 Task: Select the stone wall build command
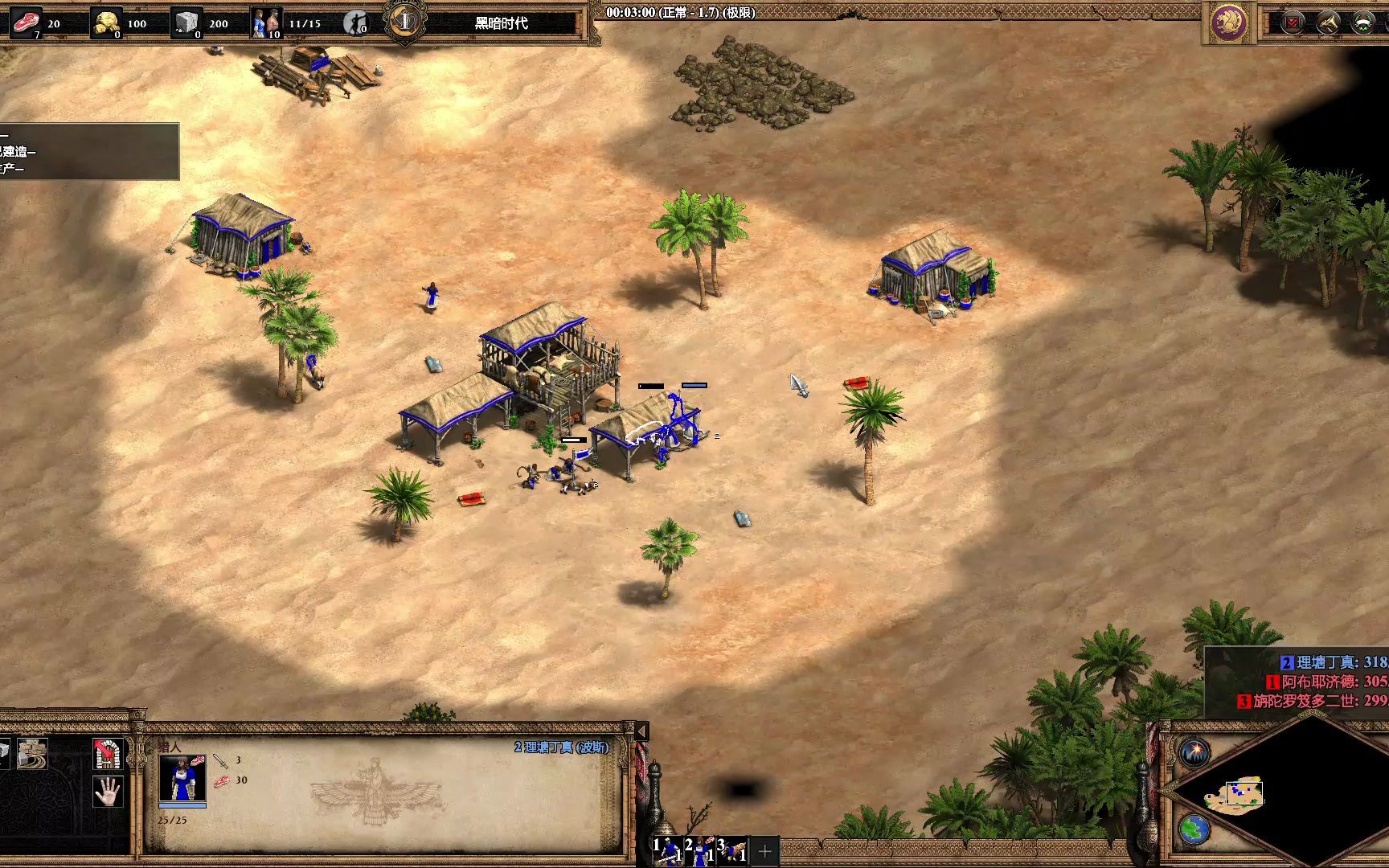(x=32, y=753)
